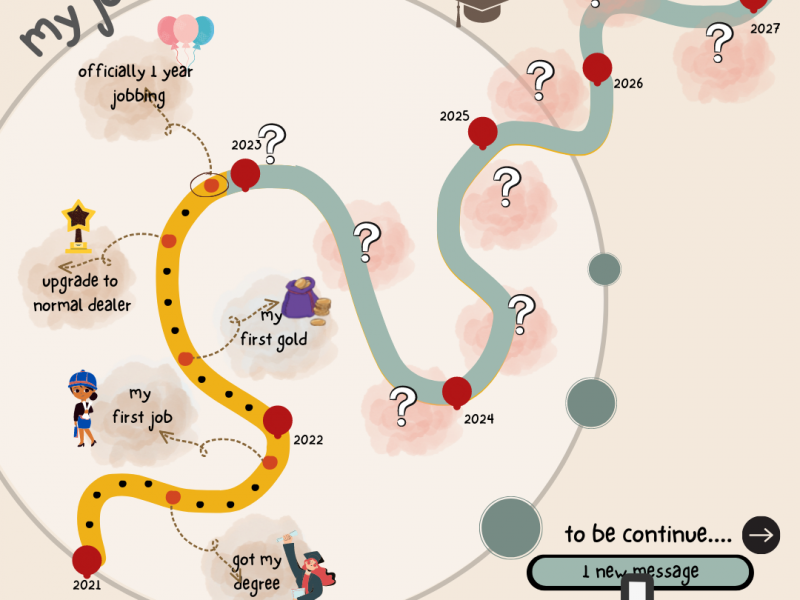Open the 1 new message button
800x600 pixels.
(640, 572)
